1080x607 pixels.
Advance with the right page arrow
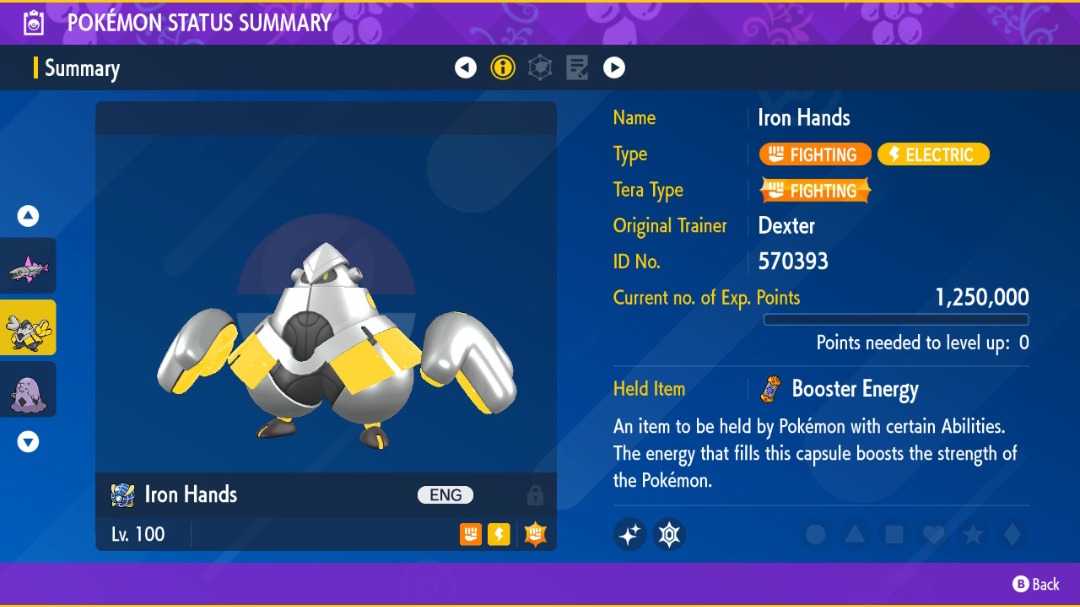pyautogui.click(x=614, y=68)
